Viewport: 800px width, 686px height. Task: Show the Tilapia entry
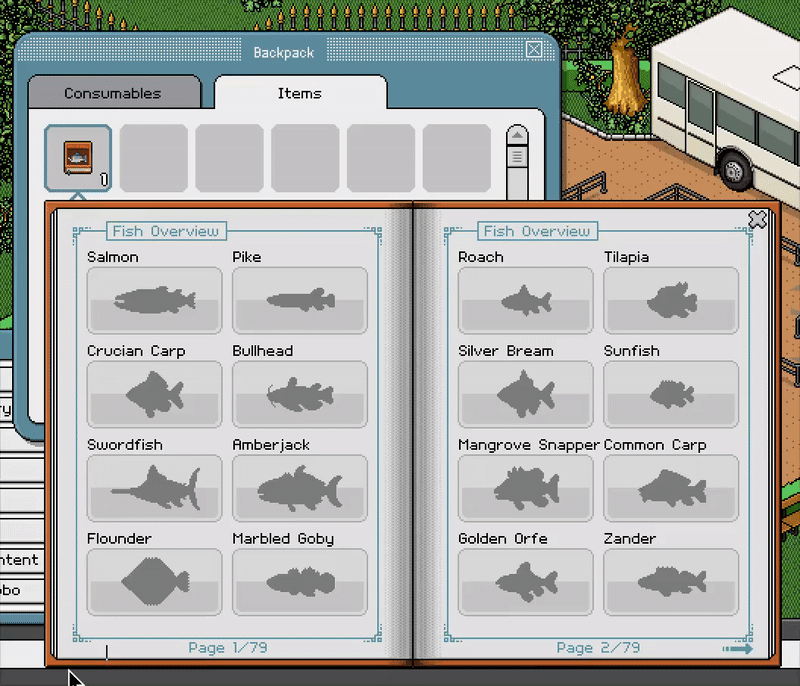pos(671,300)
